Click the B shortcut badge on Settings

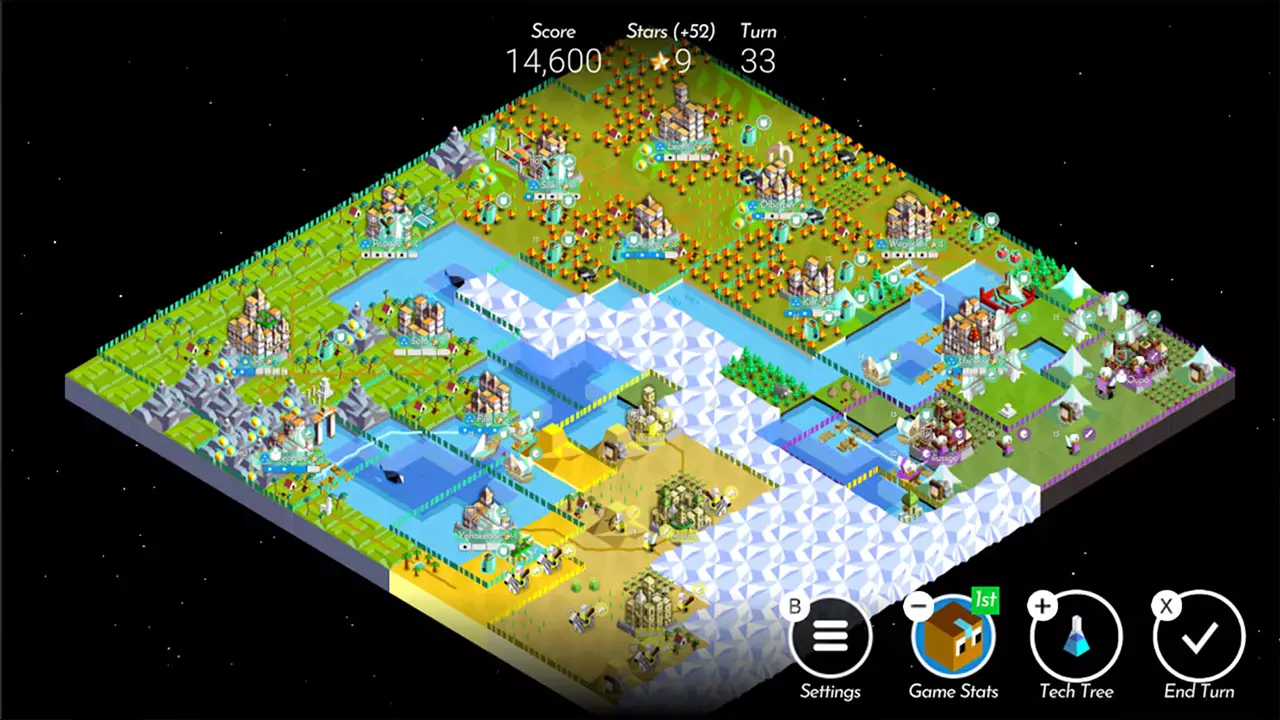[x=794, y=606]
